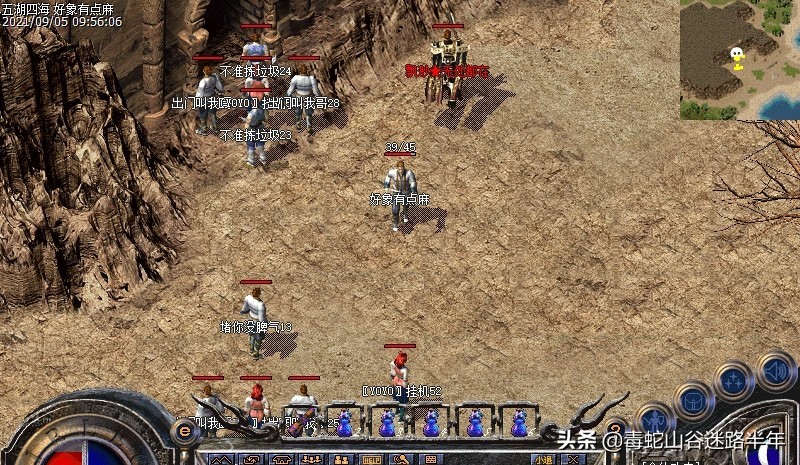The height and width of the screenshot is (465, 800).
Task: Click the HELP button on bottom toolbar
Action: [x=371, y=460]
